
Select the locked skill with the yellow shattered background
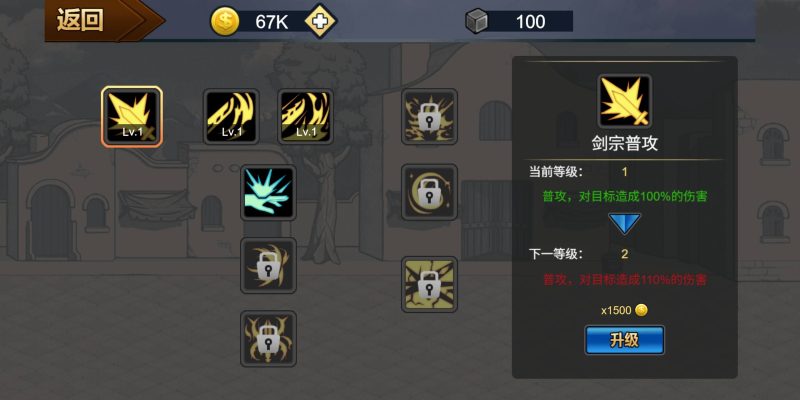click(429, 284)
